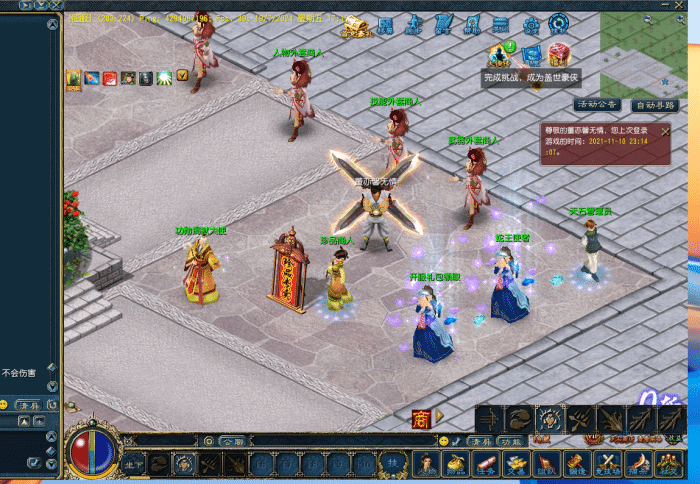Activate 自动寻路 auto-pathfinding
Image resolution: width=700 pixels, height=484 pixels.
pyautogui.click(x=657, y=105)
